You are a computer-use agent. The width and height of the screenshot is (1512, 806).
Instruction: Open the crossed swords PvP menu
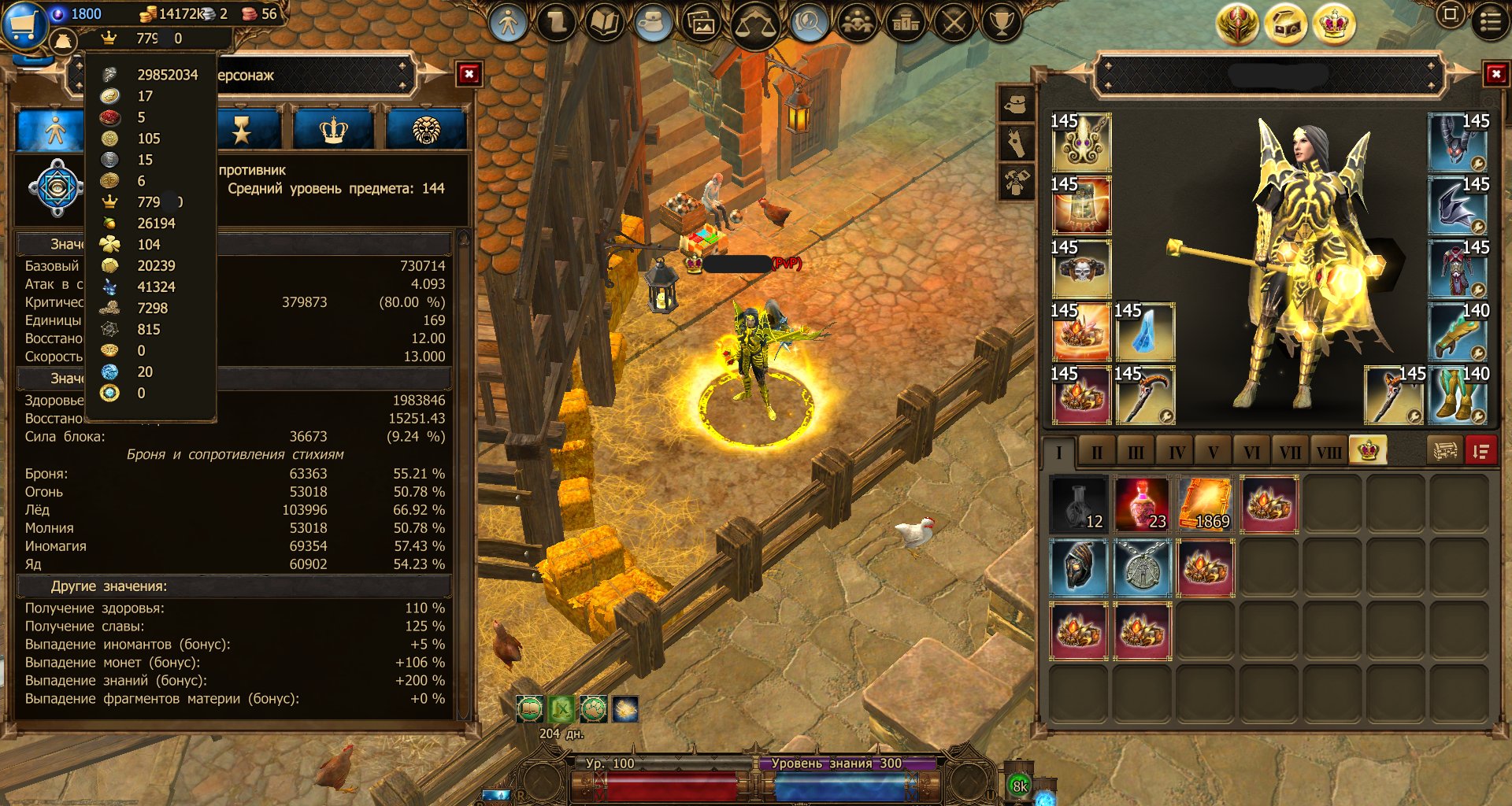(954, 24)
